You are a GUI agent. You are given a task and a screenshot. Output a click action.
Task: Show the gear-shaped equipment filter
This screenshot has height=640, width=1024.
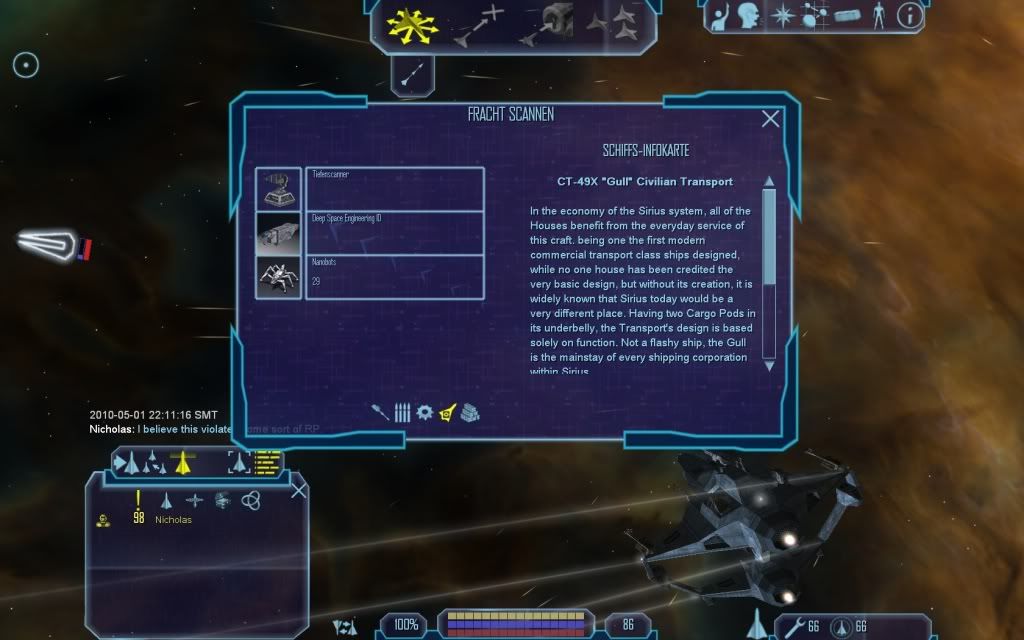pos(424,412)
